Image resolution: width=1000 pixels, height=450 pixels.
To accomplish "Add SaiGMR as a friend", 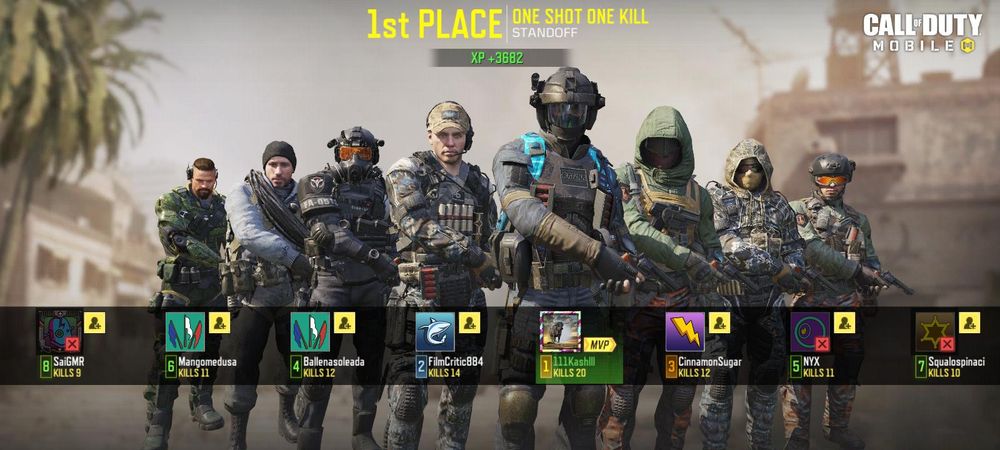I will click(94, 322).
